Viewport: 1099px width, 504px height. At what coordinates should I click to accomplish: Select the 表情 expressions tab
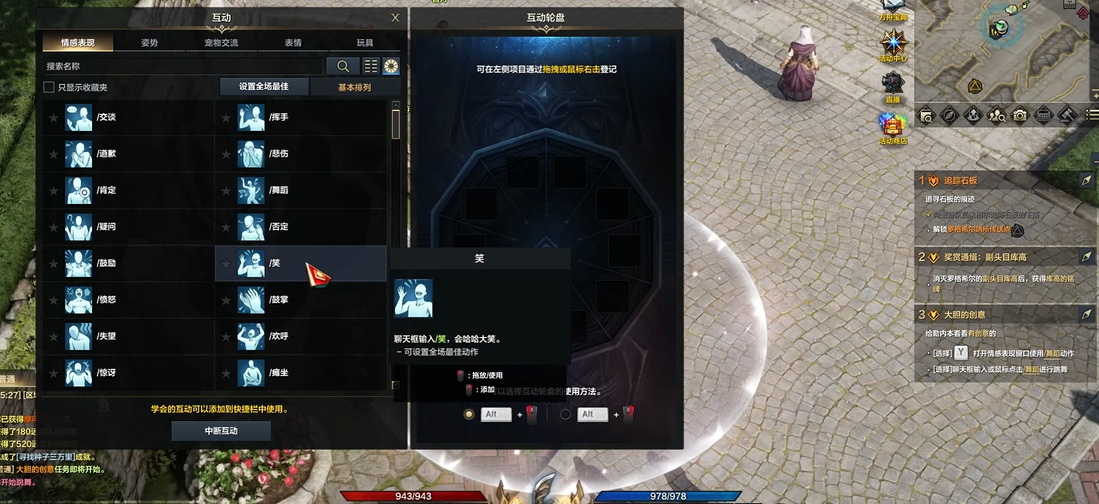click(293, 43)
